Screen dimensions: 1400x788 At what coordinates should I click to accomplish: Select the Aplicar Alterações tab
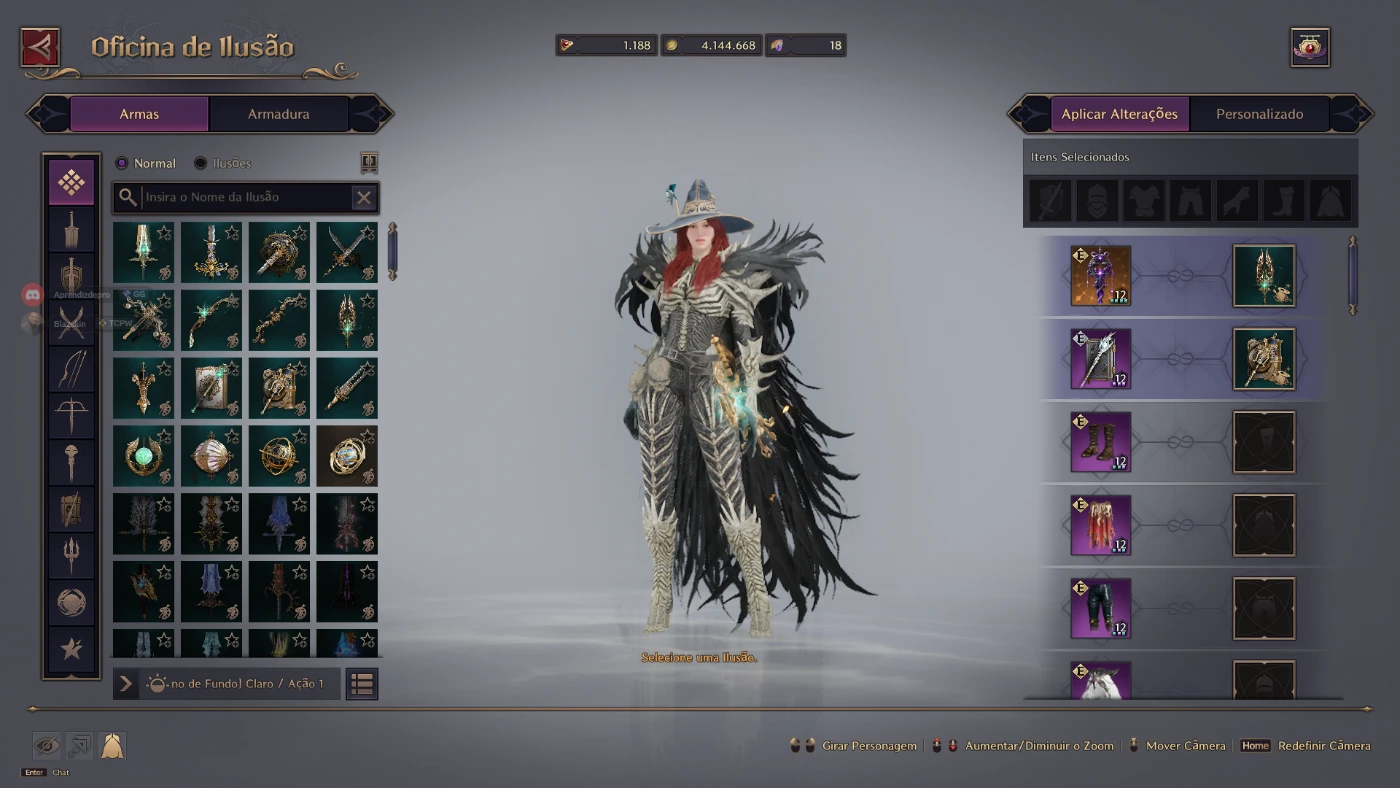tap(1119, 114)
